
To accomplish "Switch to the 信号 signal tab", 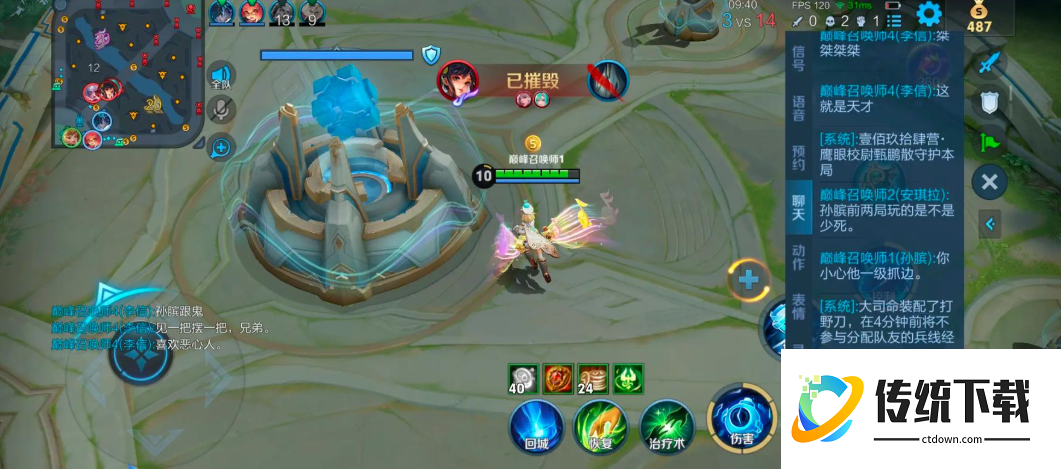I will pyautogui.click(x=798, y=58).
